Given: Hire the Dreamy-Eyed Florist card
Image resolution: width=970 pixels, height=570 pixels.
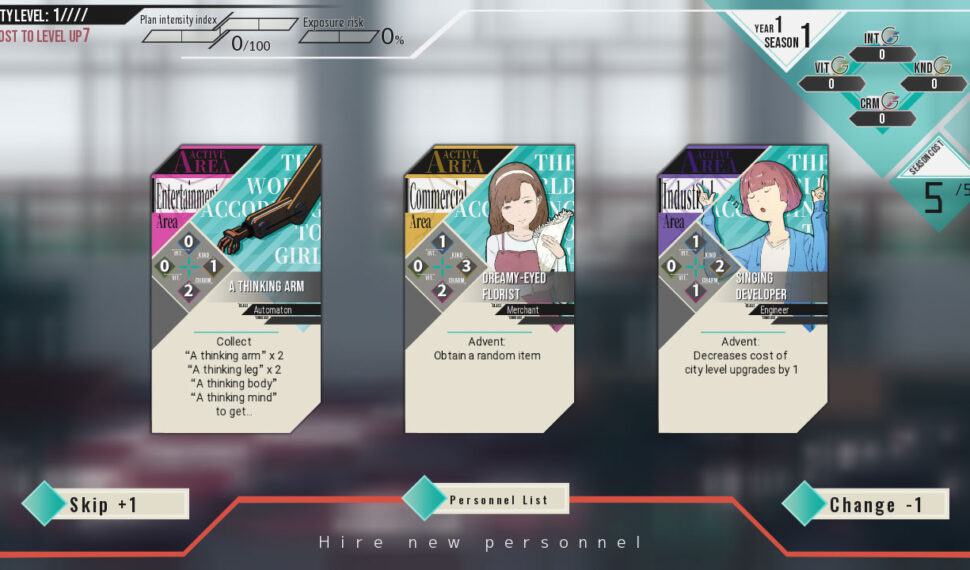Looking at the screenshot, I should click(490, 289).
